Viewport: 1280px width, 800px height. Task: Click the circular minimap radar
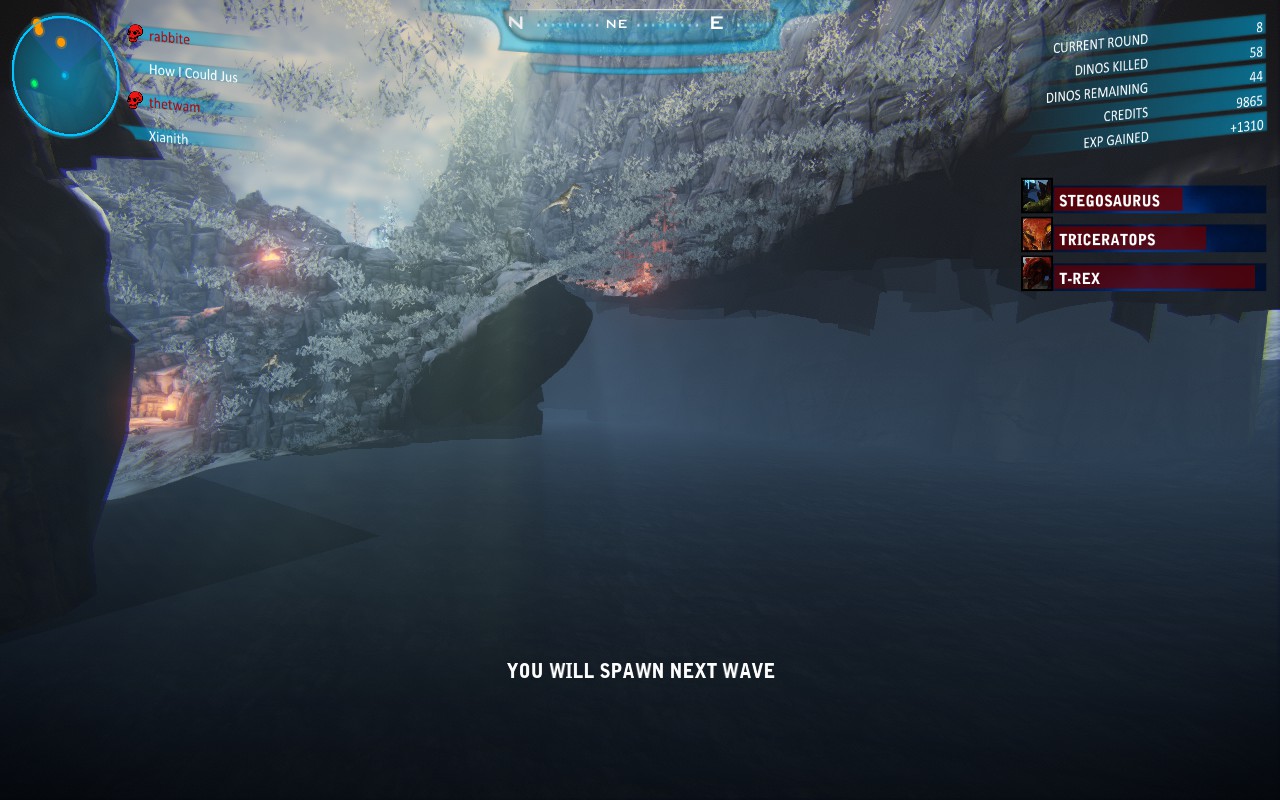pyautogui.click(x=65, y=76)
